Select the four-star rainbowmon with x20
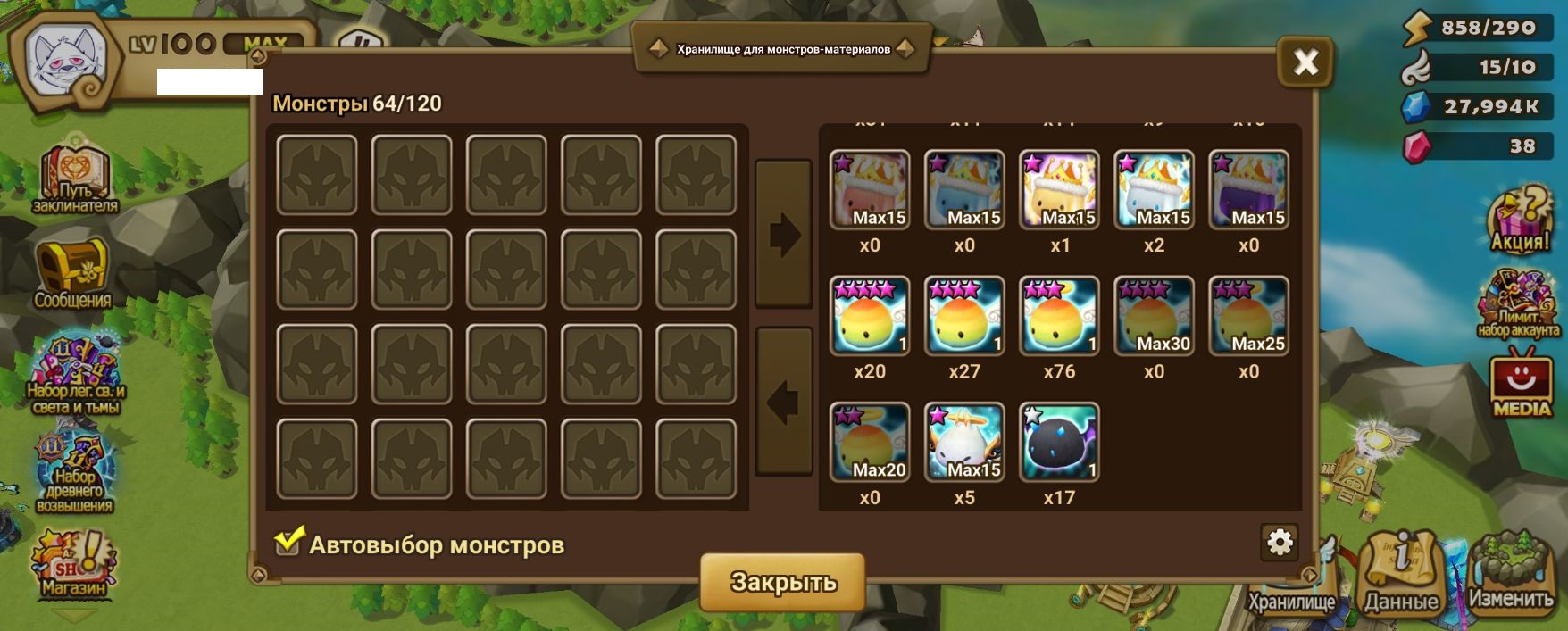Screen dimensions: 1568x631 (870, 316)
